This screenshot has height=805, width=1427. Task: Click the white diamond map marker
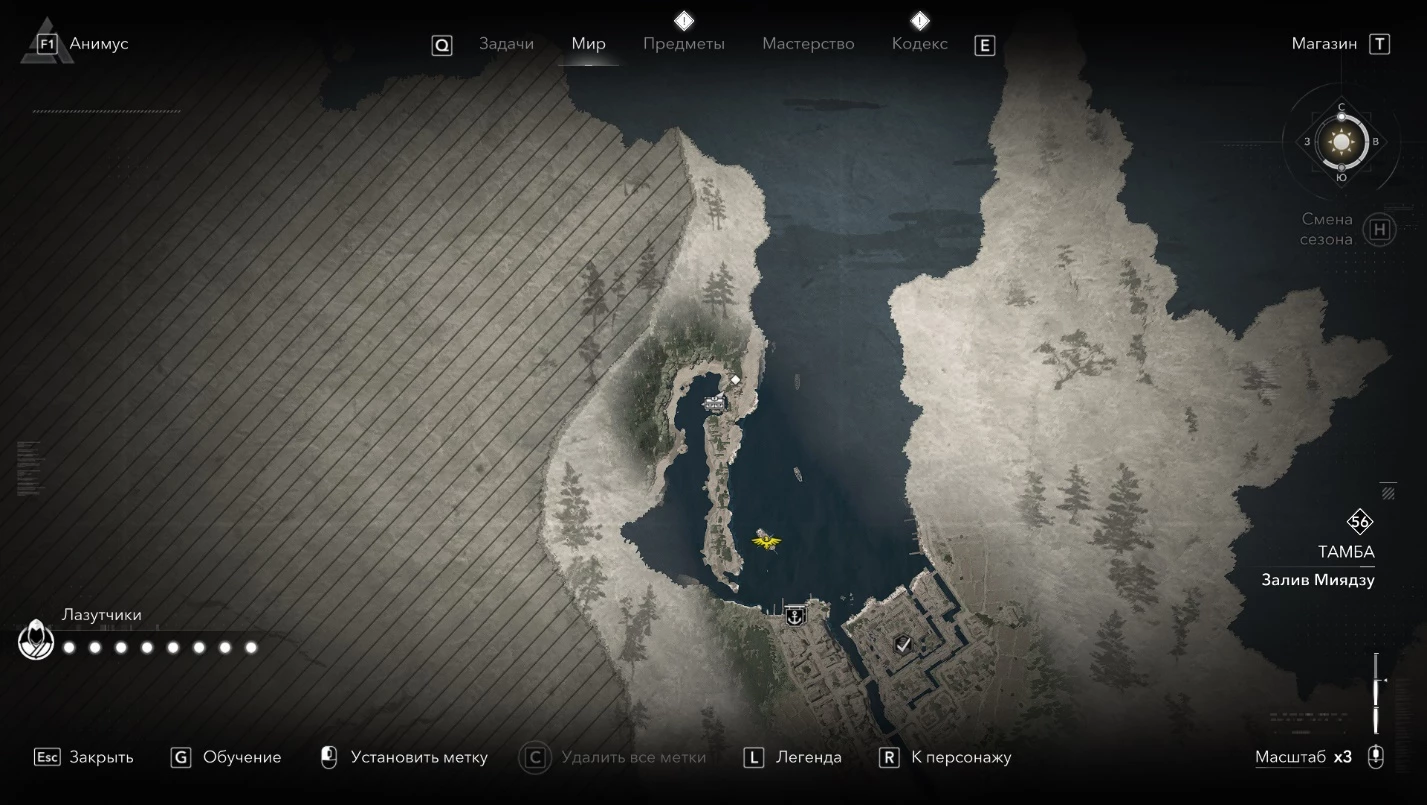point(735,380)
